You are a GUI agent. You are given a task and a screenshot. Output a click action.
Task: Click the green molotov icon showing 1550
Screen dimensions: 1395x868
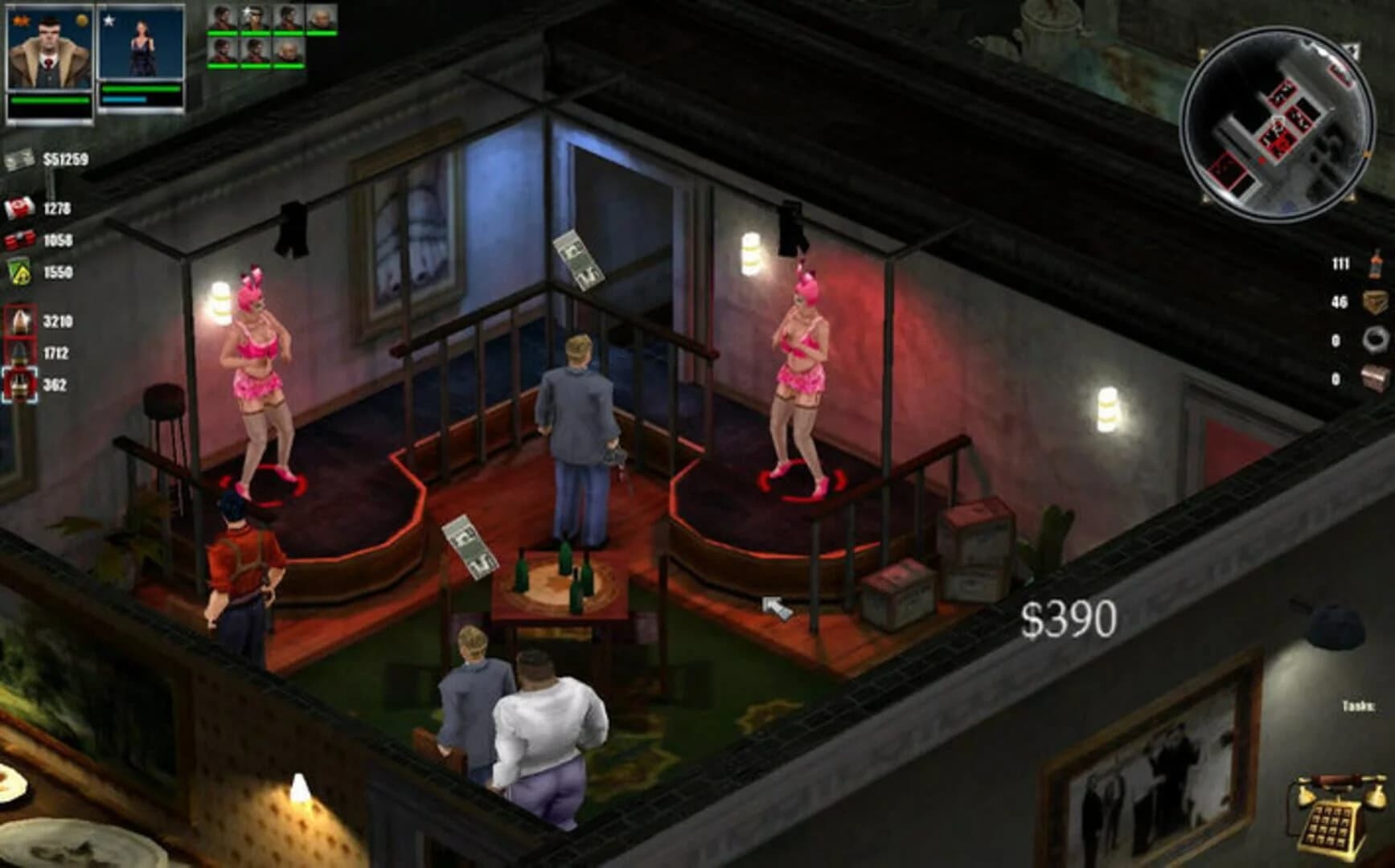(18, 271)
